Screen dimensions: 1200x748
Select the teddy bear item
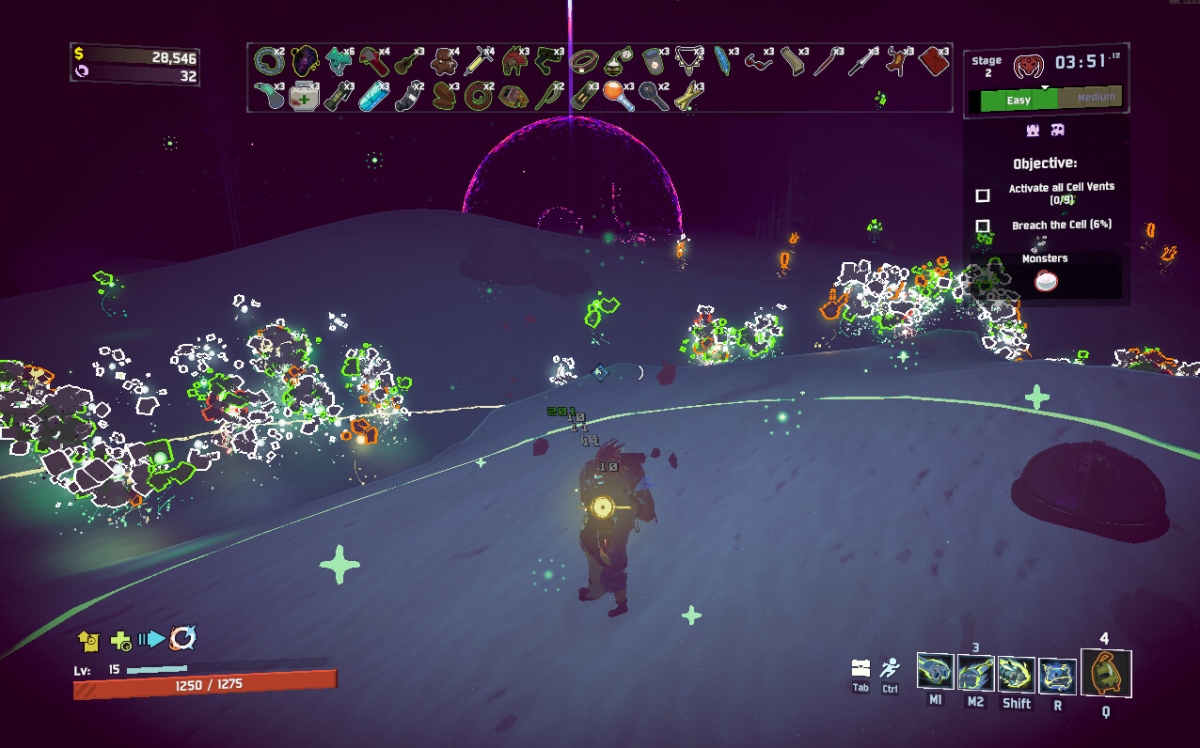point(443,62)
